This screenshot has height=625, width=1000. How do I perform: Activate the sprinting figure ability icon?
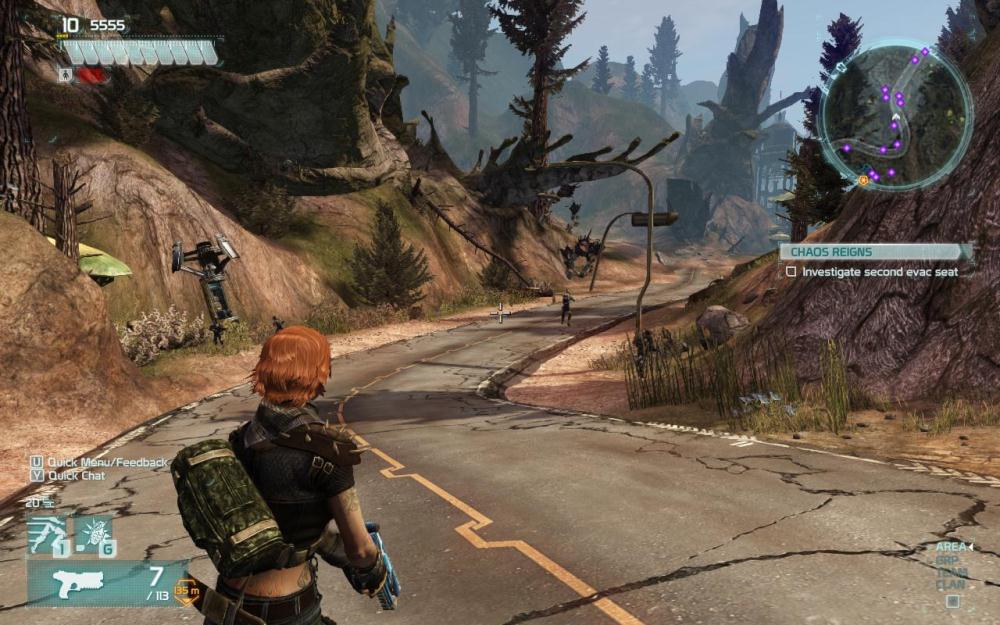click(46, 535)
